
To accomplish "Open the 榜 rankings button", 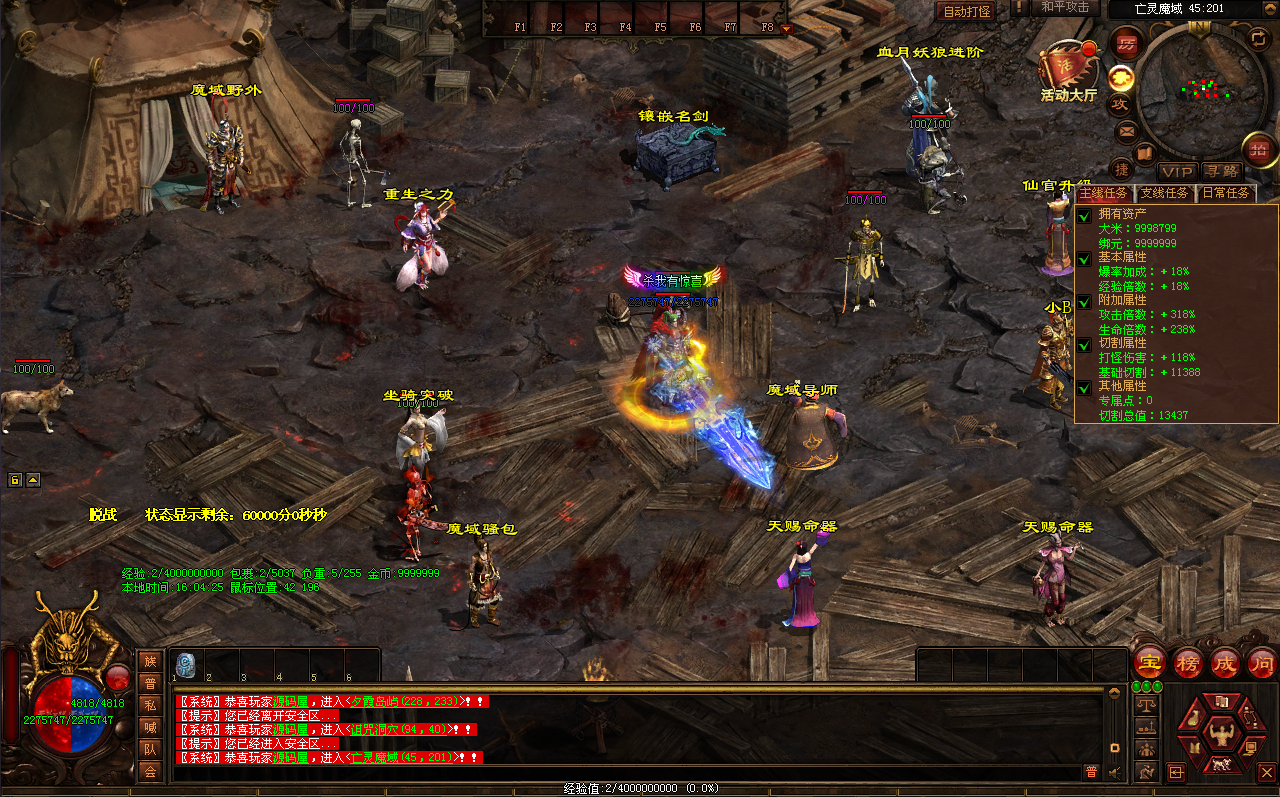I will (1187, 662).
